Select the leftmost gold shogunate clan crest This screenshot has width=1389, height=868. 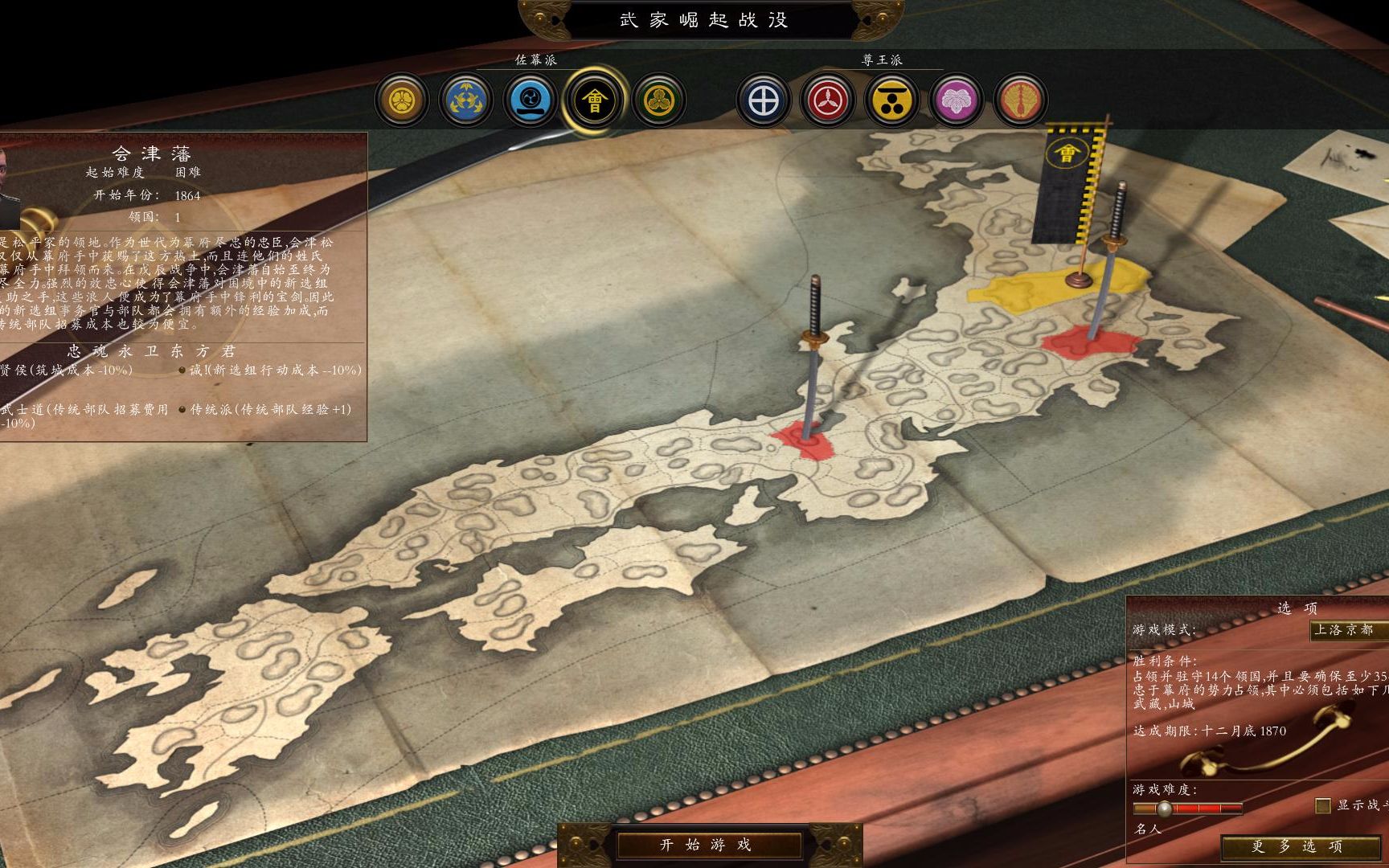click(402, 100)
